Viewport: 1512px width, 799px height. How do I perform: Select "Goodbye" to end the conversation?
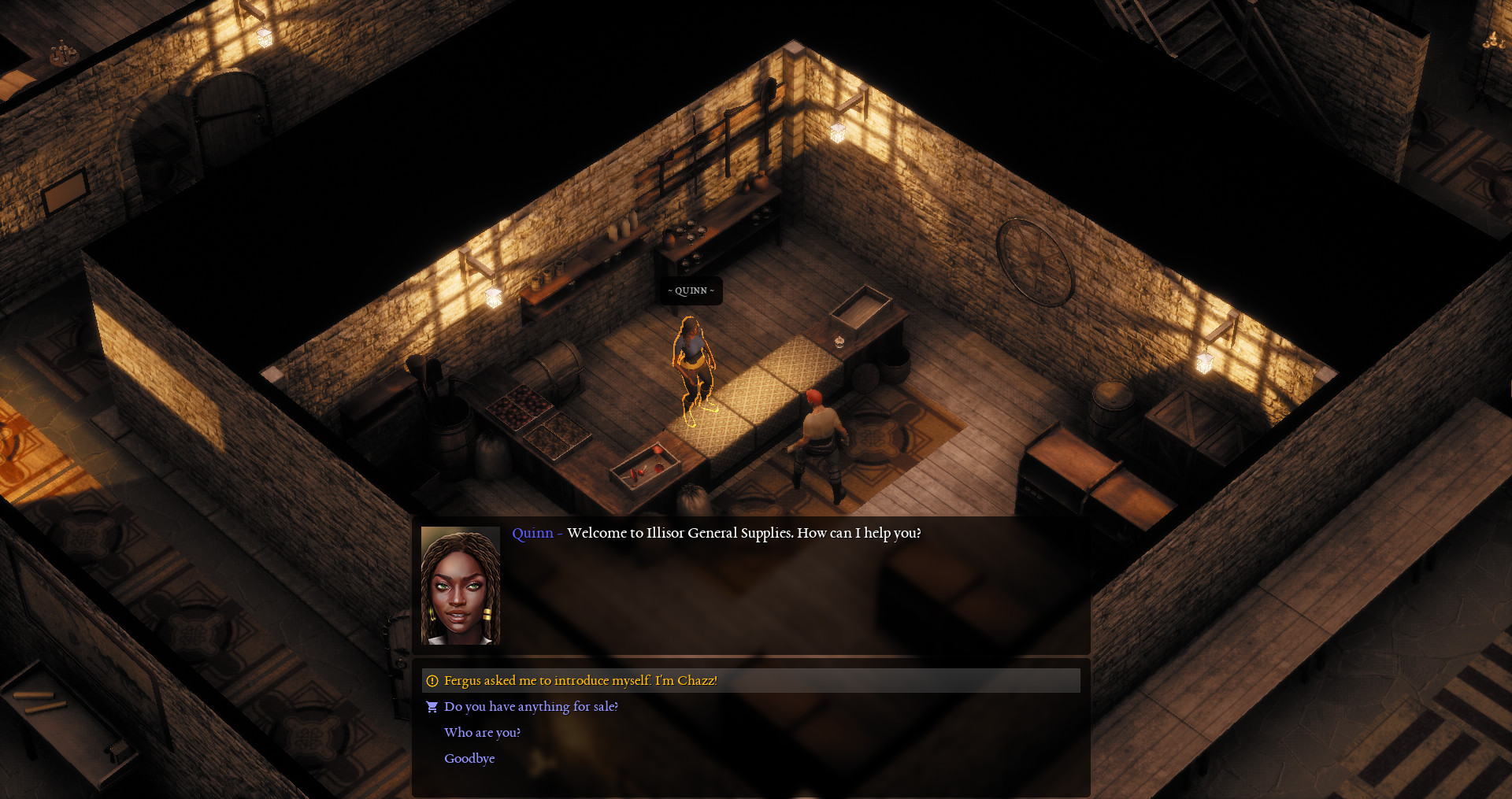[x=469, y=758]
